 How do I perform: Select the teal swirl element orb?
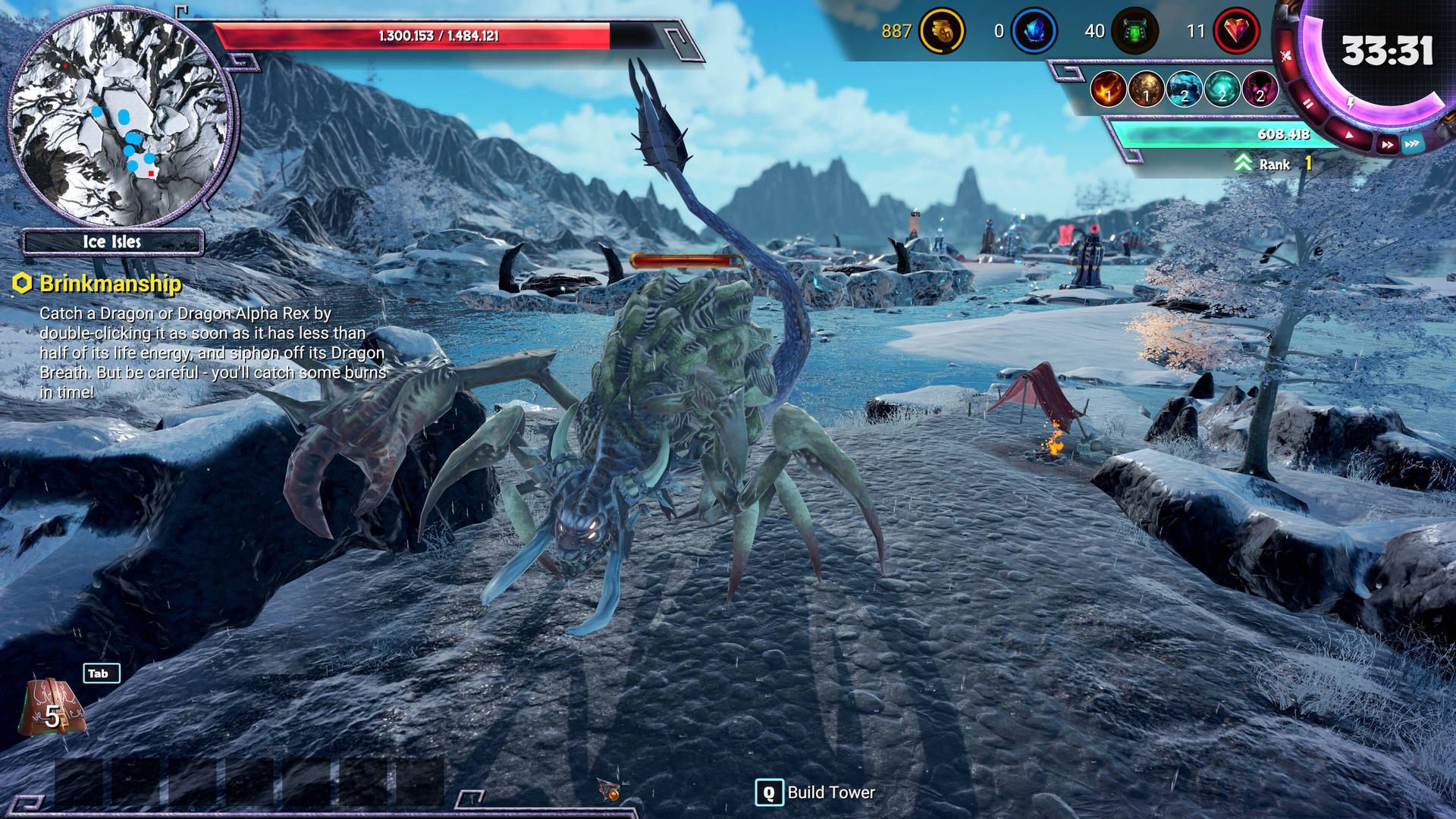1222,90
